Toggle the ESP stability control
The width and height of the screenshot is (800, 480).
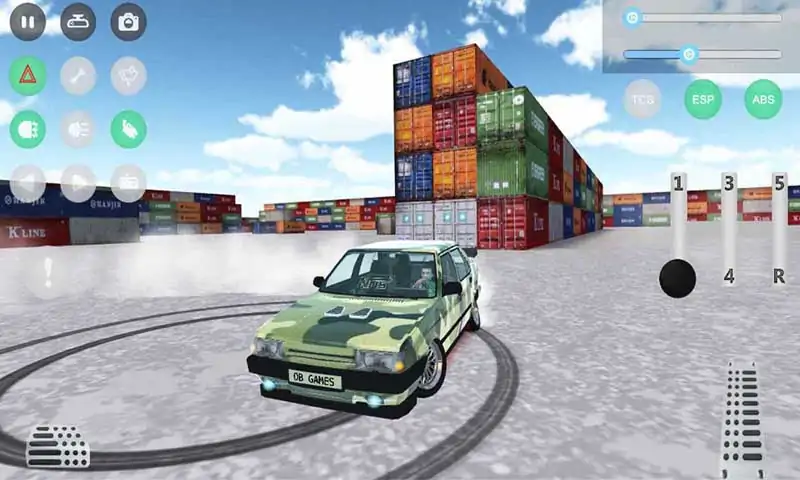pyautogui.click(x=703, y=99)
